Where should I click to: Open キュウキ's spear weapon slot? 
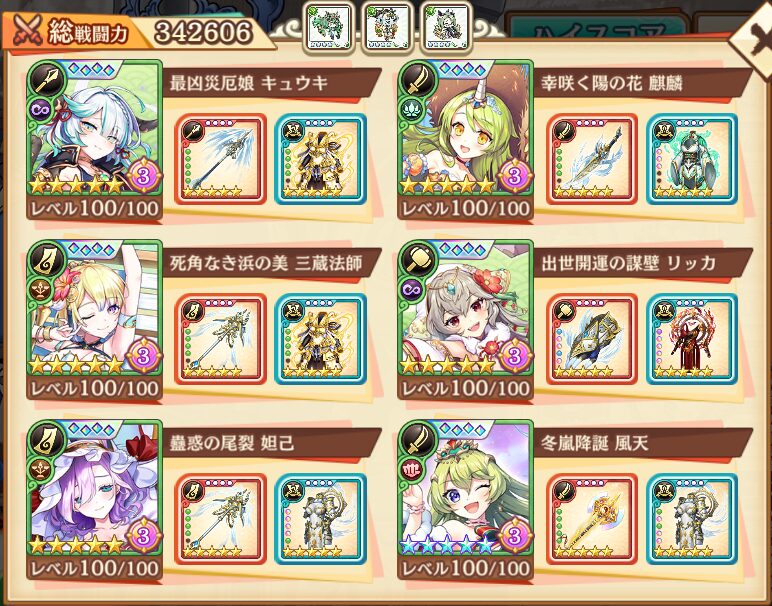tap(221, 158)
